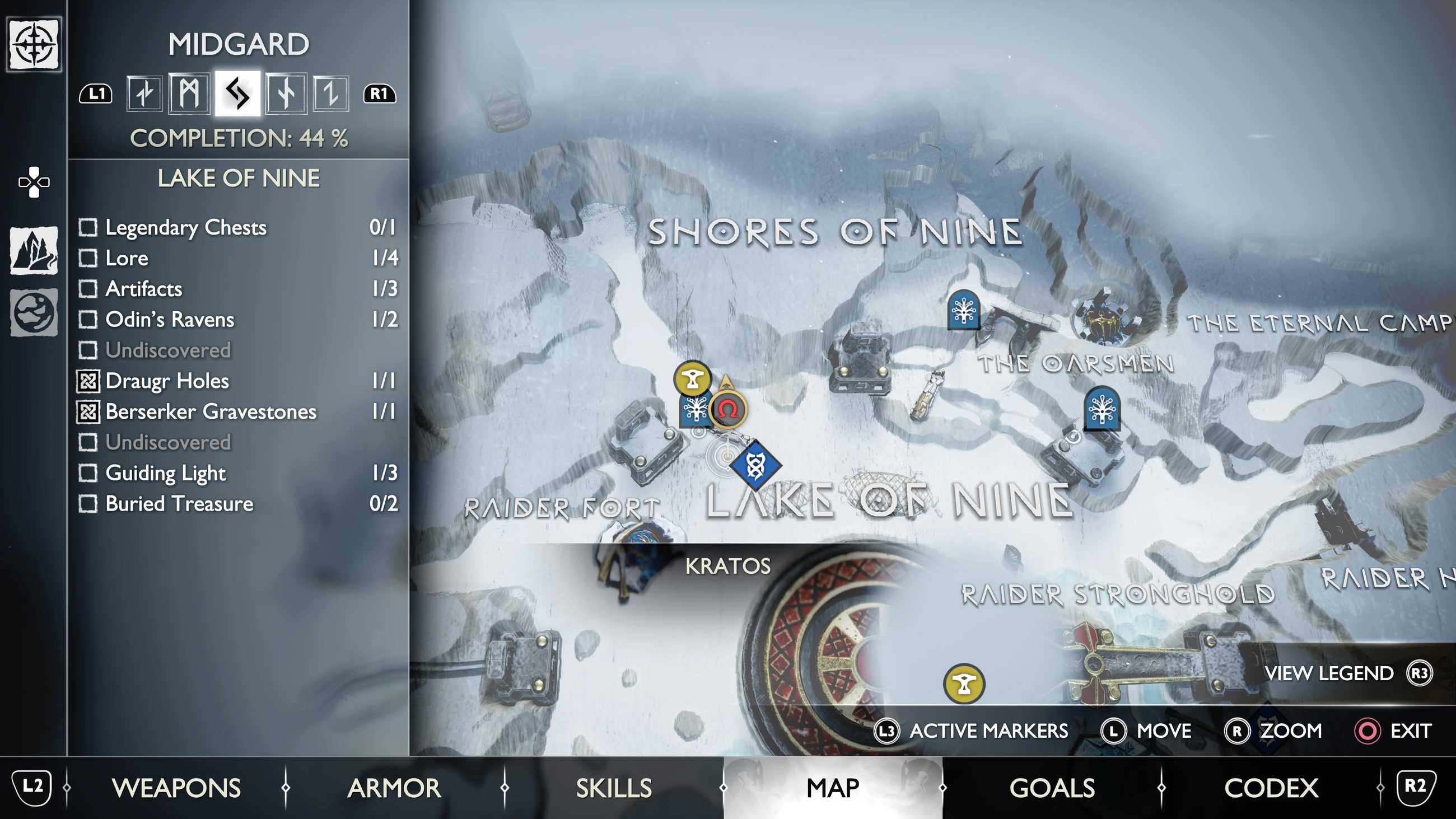Open the Codex tab

tap(1271, 788)
